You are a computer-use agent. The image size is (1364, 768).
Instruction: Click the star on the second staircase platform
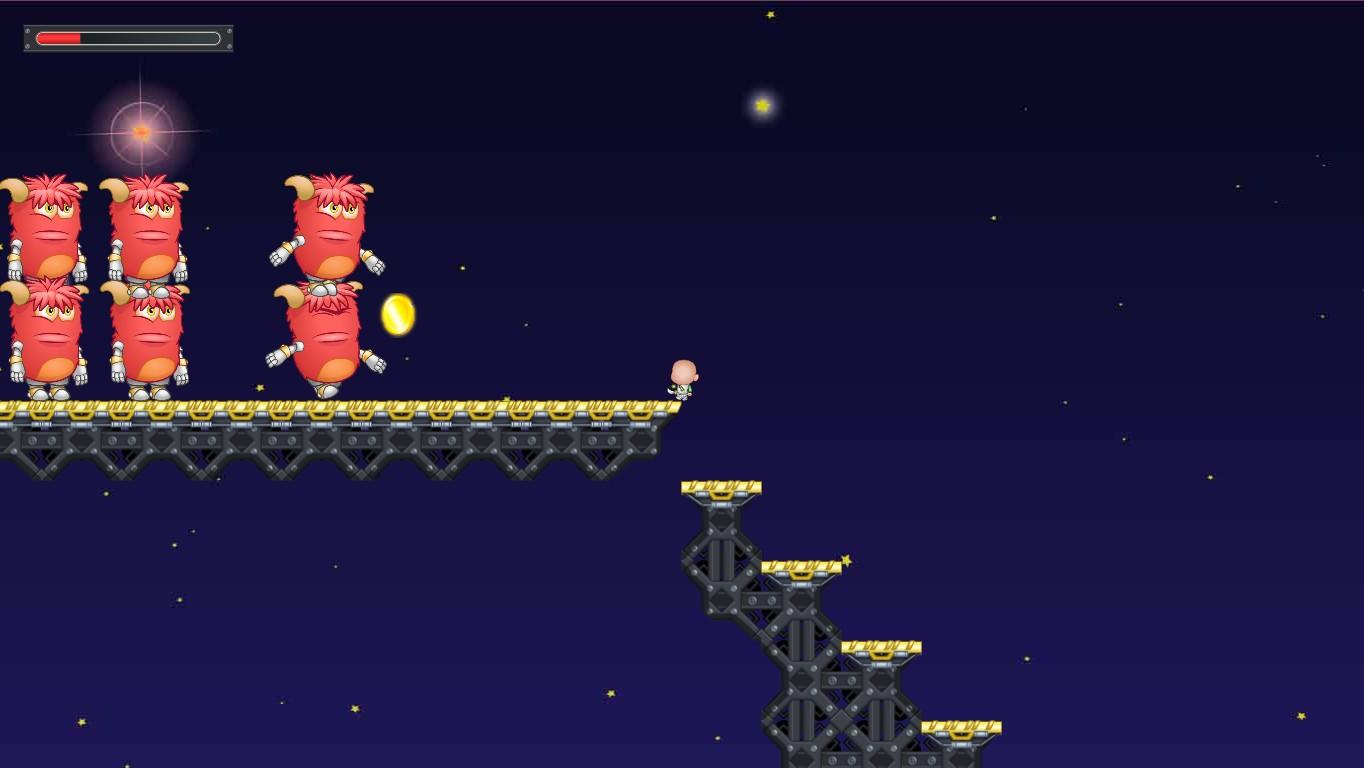pos(846,558)
